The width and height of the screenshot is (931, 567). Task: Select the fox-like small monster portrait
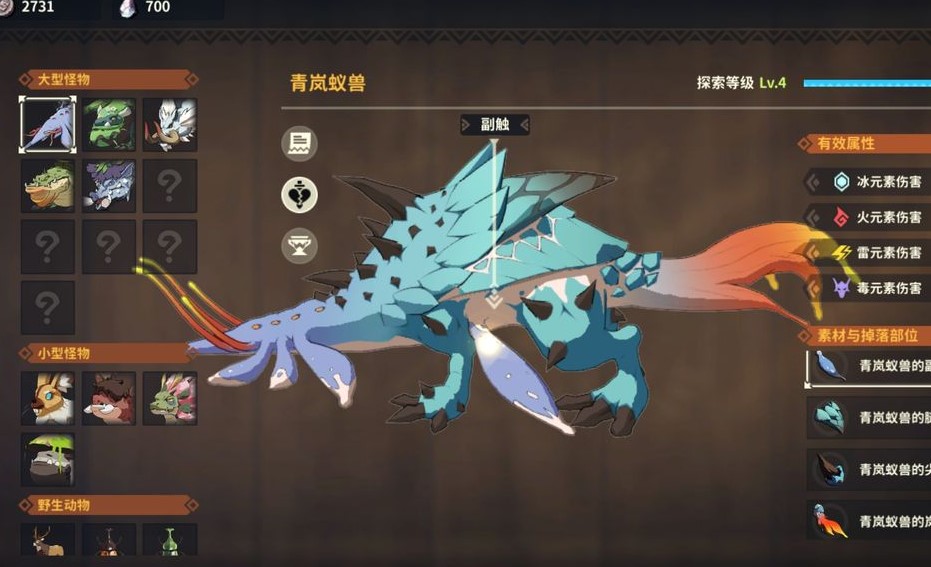click(x=48, y=398)
